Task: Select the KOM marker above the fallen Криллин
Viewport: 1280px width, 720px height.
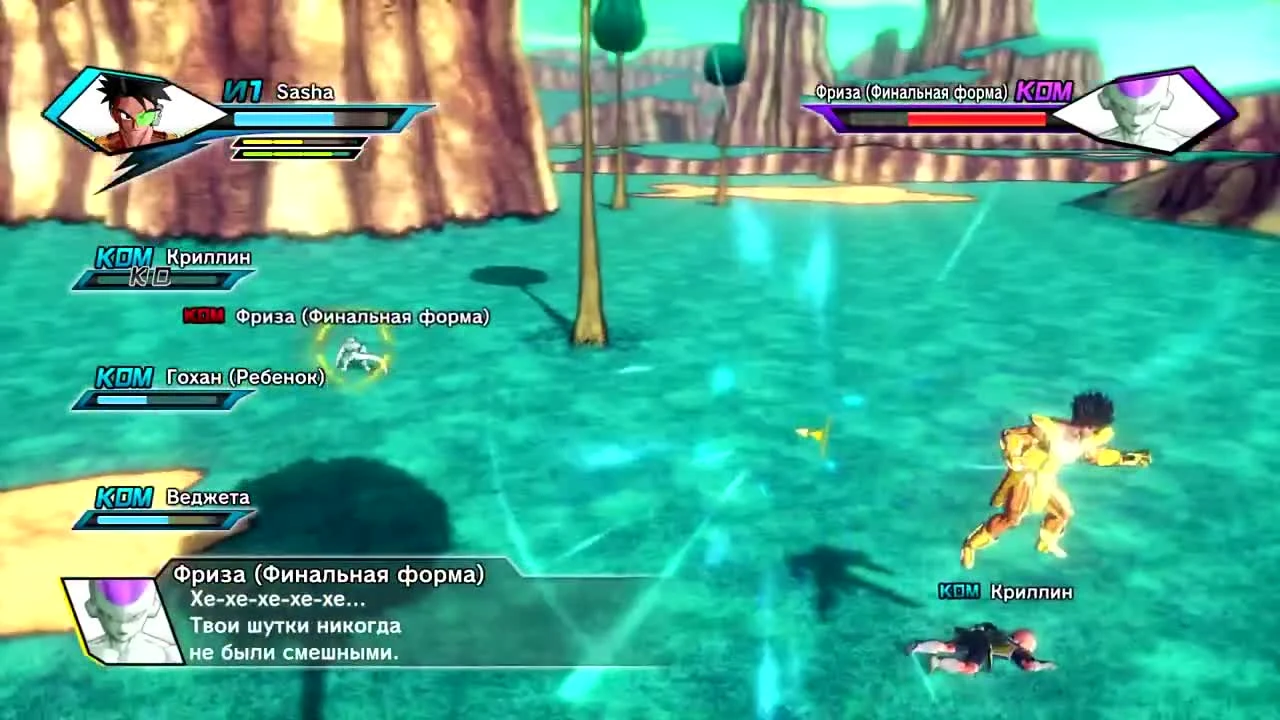Action: pos(958,592)
